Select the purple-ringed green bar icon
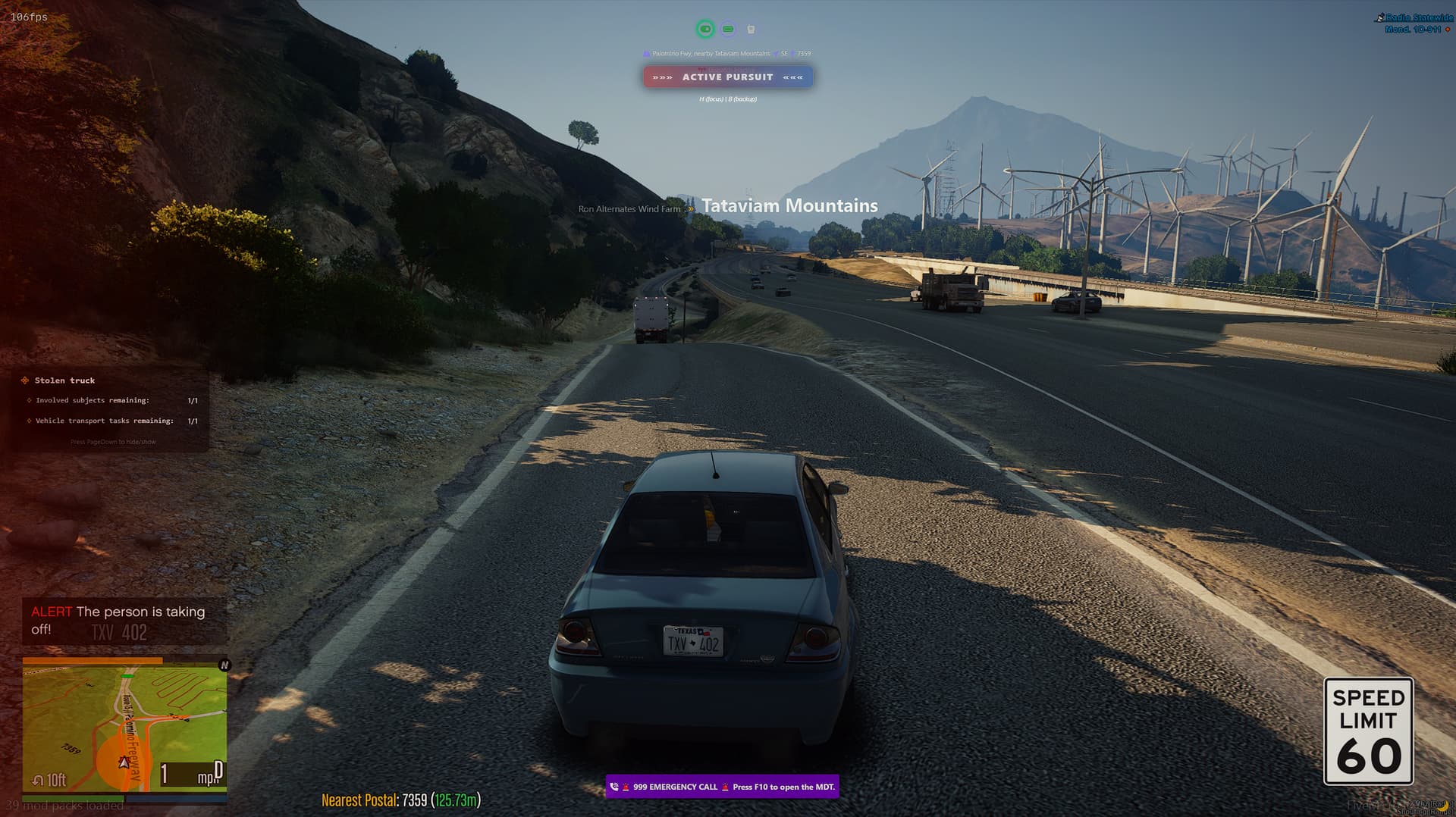 tap(728, 29)
